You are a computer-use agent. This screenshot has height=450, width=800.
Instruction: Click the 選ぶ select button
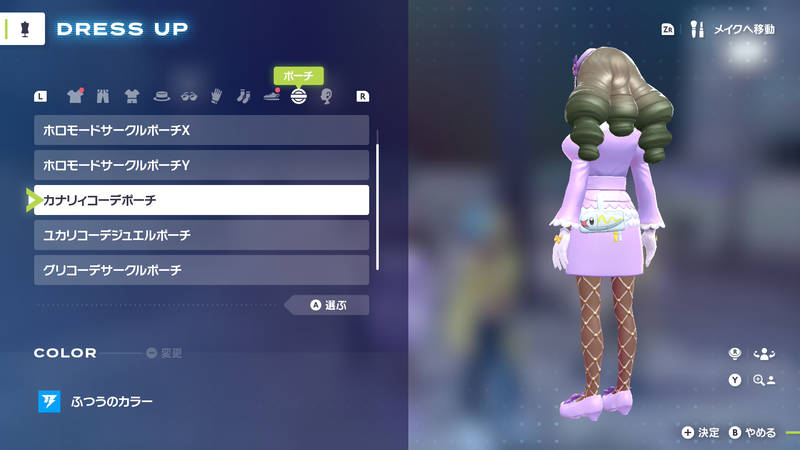pos(327,305)
